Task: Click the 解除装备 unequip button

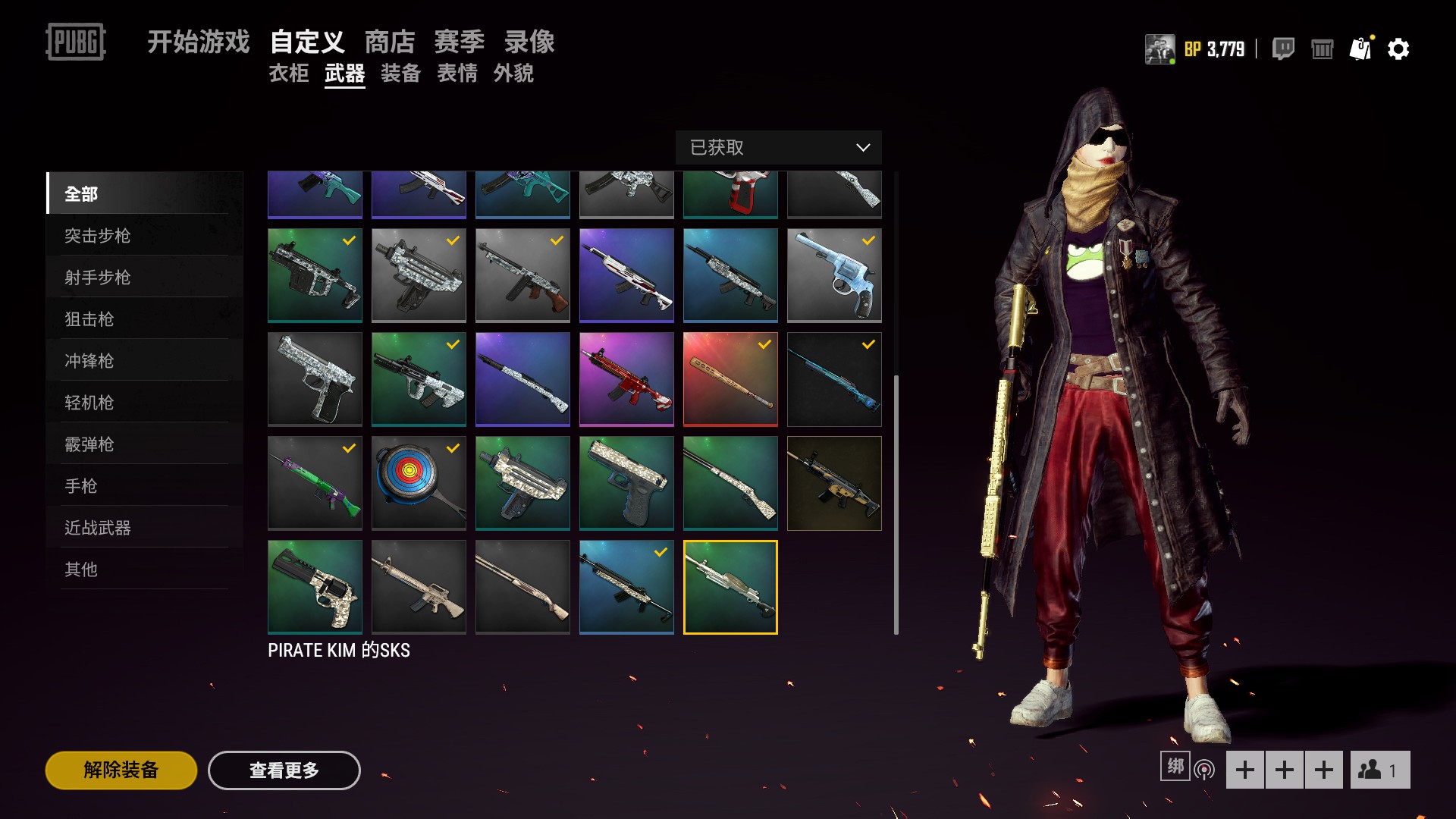Action: pos(121,770)
